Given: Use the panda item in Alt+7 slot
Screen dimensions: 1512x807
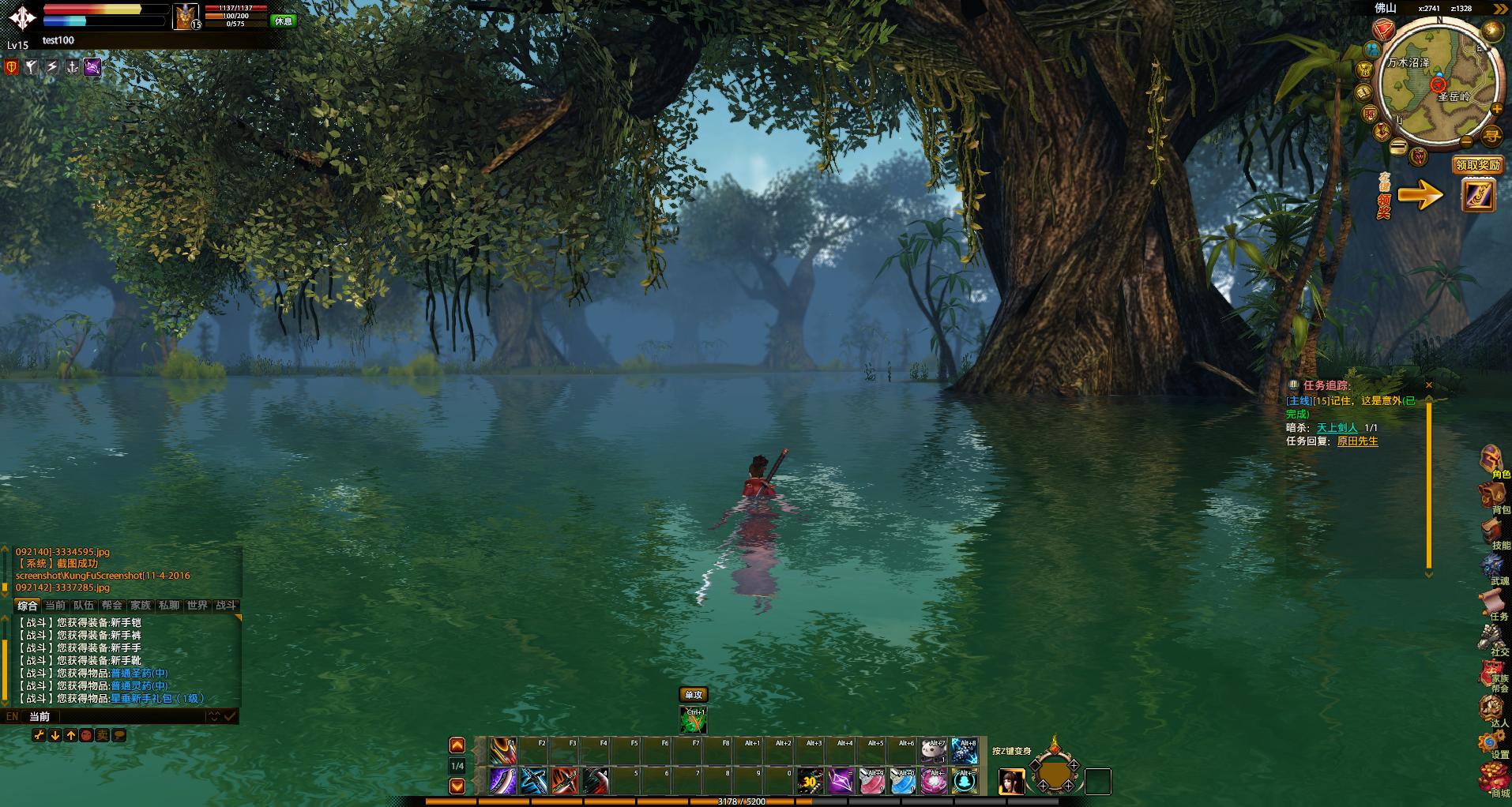Looking at the screenshot, I should (x=934, y=751).
